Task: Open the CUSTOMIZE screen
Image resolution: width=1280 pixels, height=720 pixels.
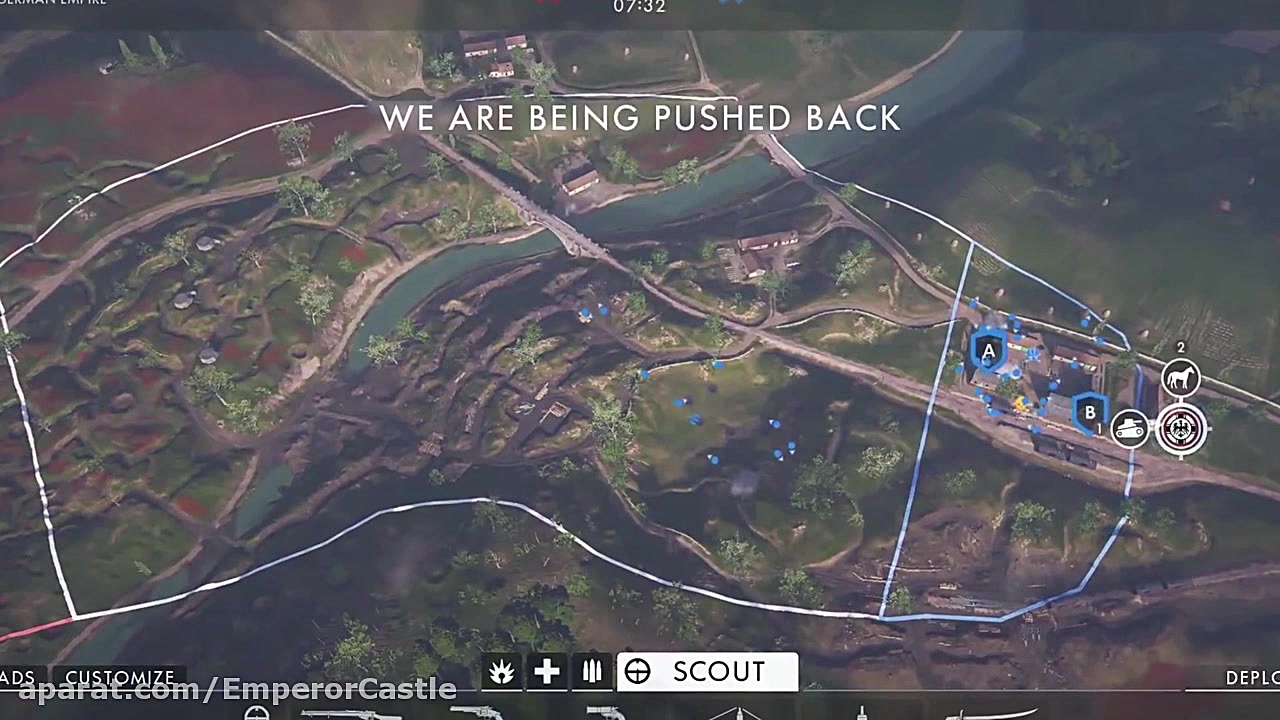Action: (x=119, y=677)
